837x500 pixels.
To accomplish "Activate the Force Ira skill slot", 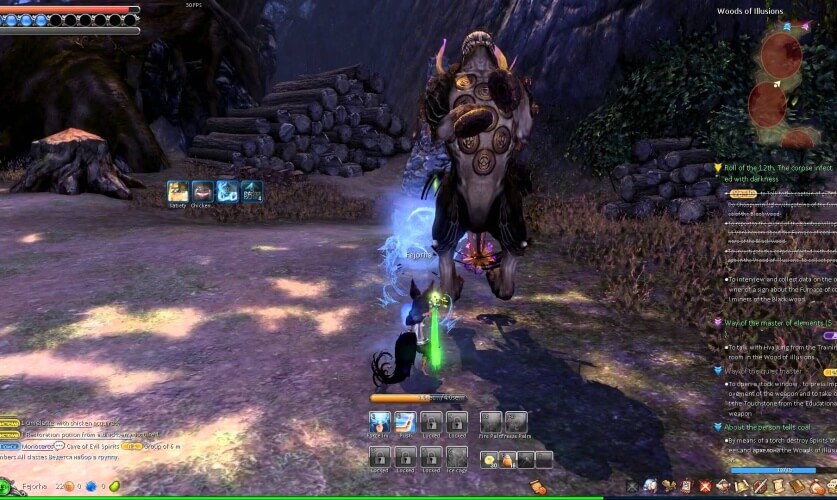I will coord(379,423).
